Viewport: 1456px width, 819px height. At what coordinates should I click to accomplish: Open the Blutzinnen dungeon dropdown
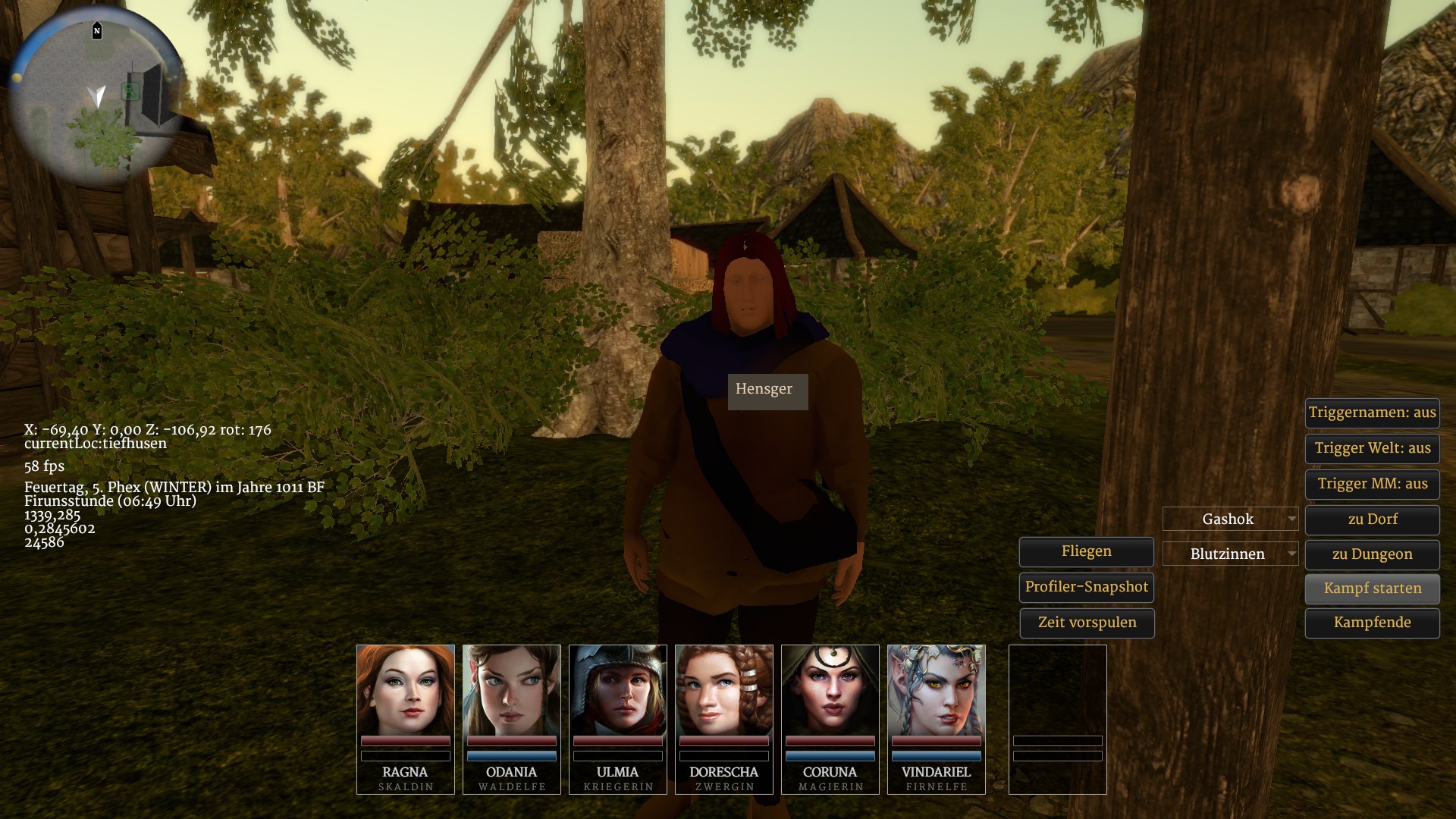pyautogui.click(x=1230, y=554)
